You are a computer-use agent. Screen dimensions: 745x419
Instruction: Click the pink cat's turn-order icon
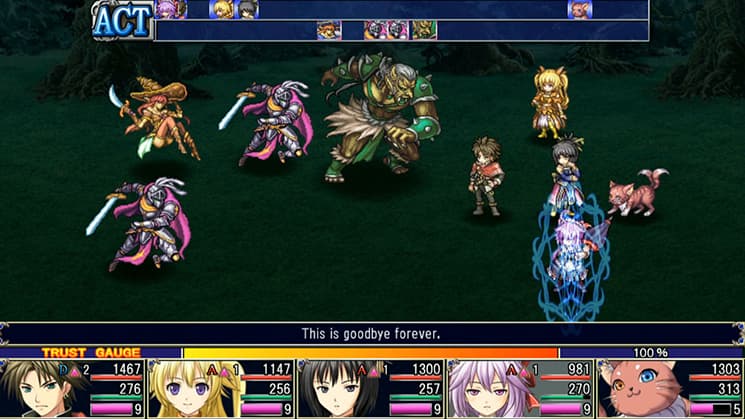click(579, 10)
